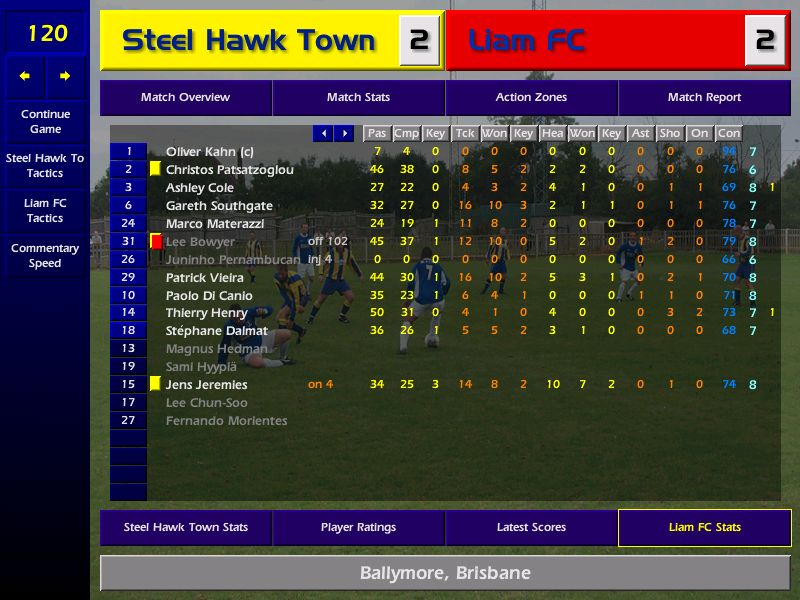Check the Latest Scores
Viewport: 800px width, 600px height.
coord(531,527)
